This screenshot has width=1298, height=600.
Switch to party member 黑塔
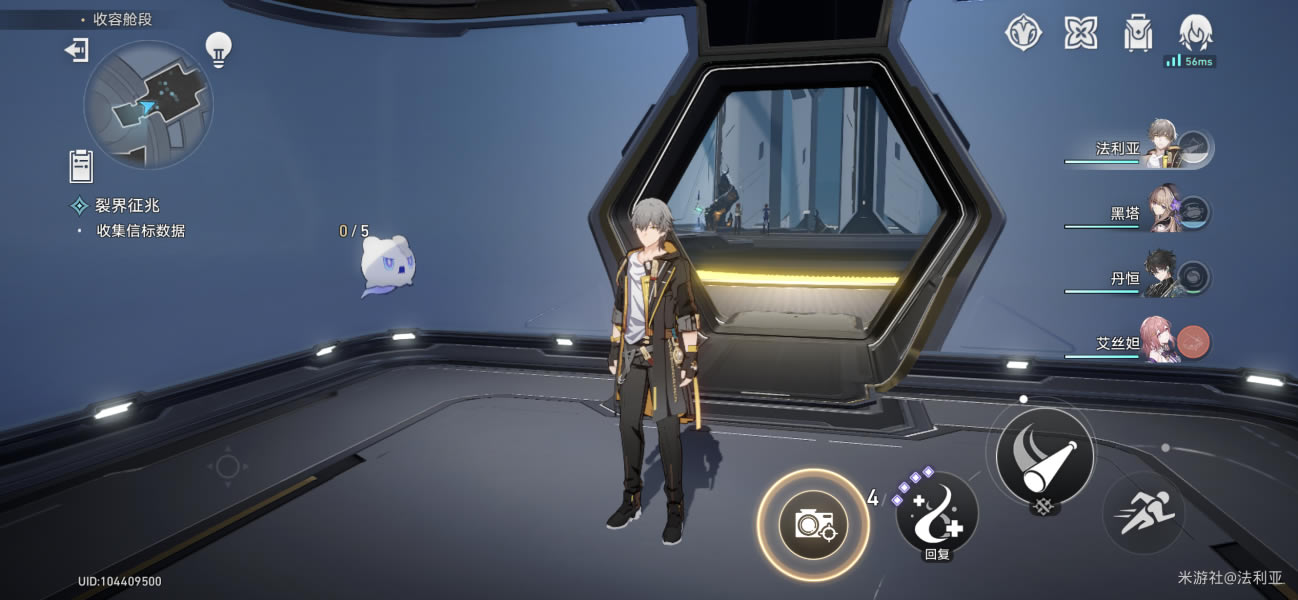click(x=1162, y=212)
